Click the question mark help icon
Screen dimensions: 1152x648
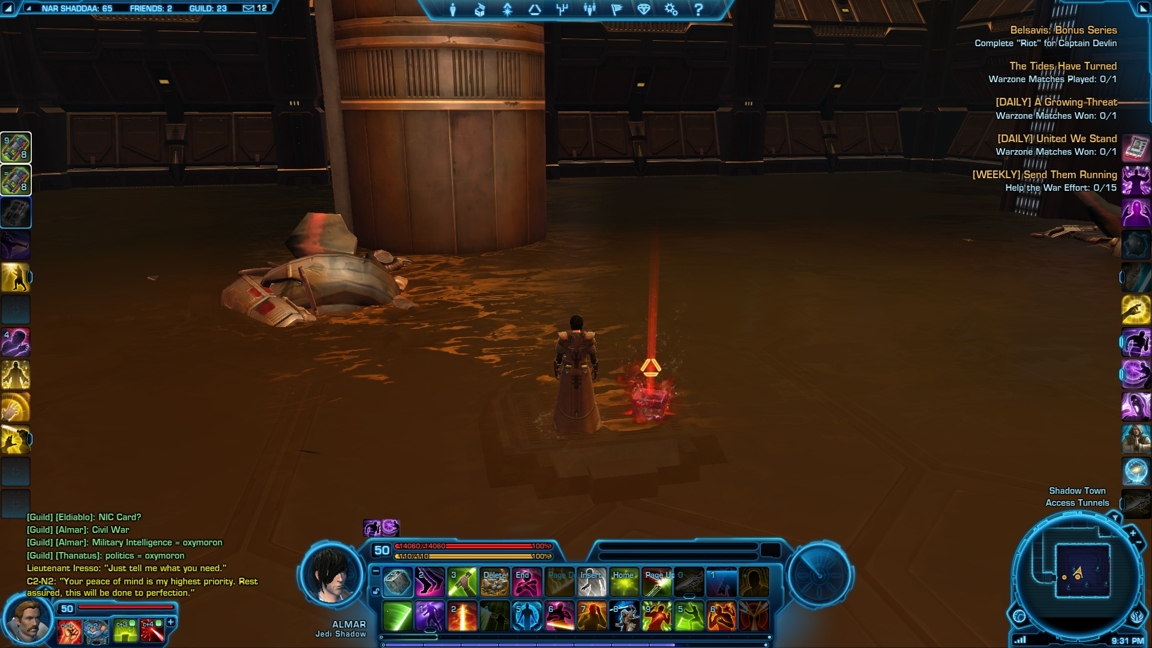(x=698, y=10)
